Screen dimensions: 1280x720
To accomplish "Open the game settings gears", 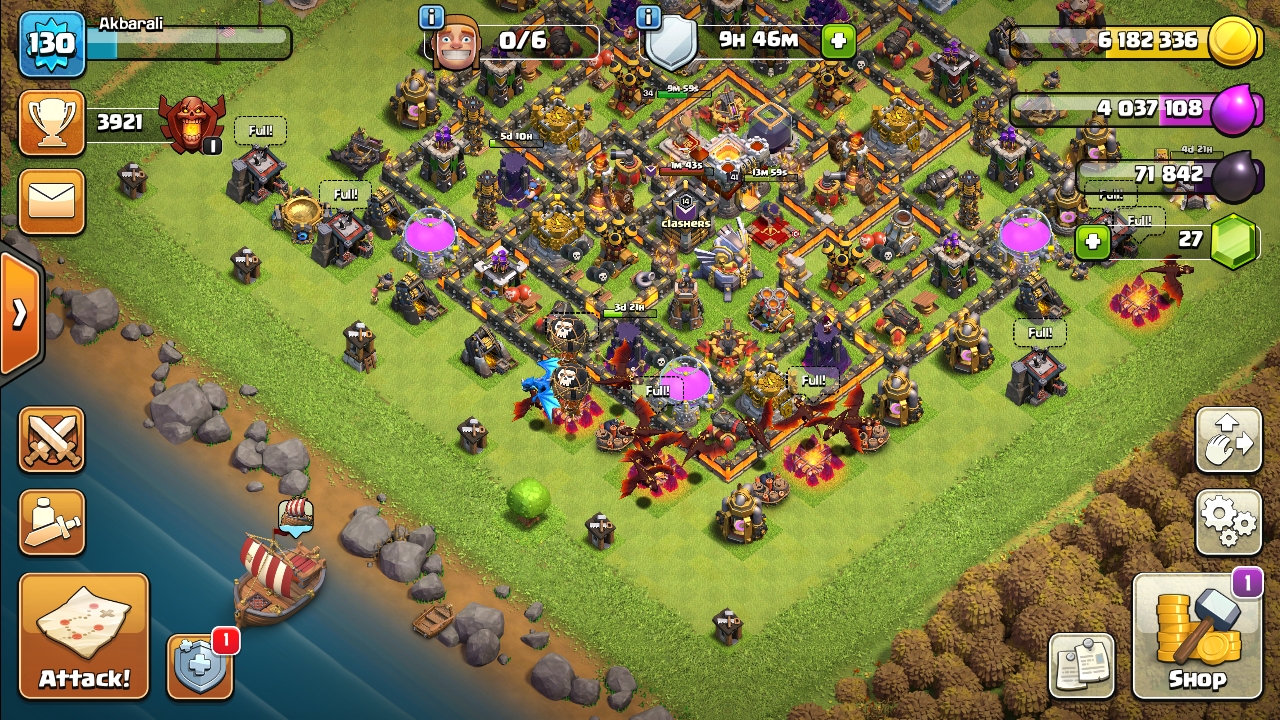I will click(x=1229, y=521).
